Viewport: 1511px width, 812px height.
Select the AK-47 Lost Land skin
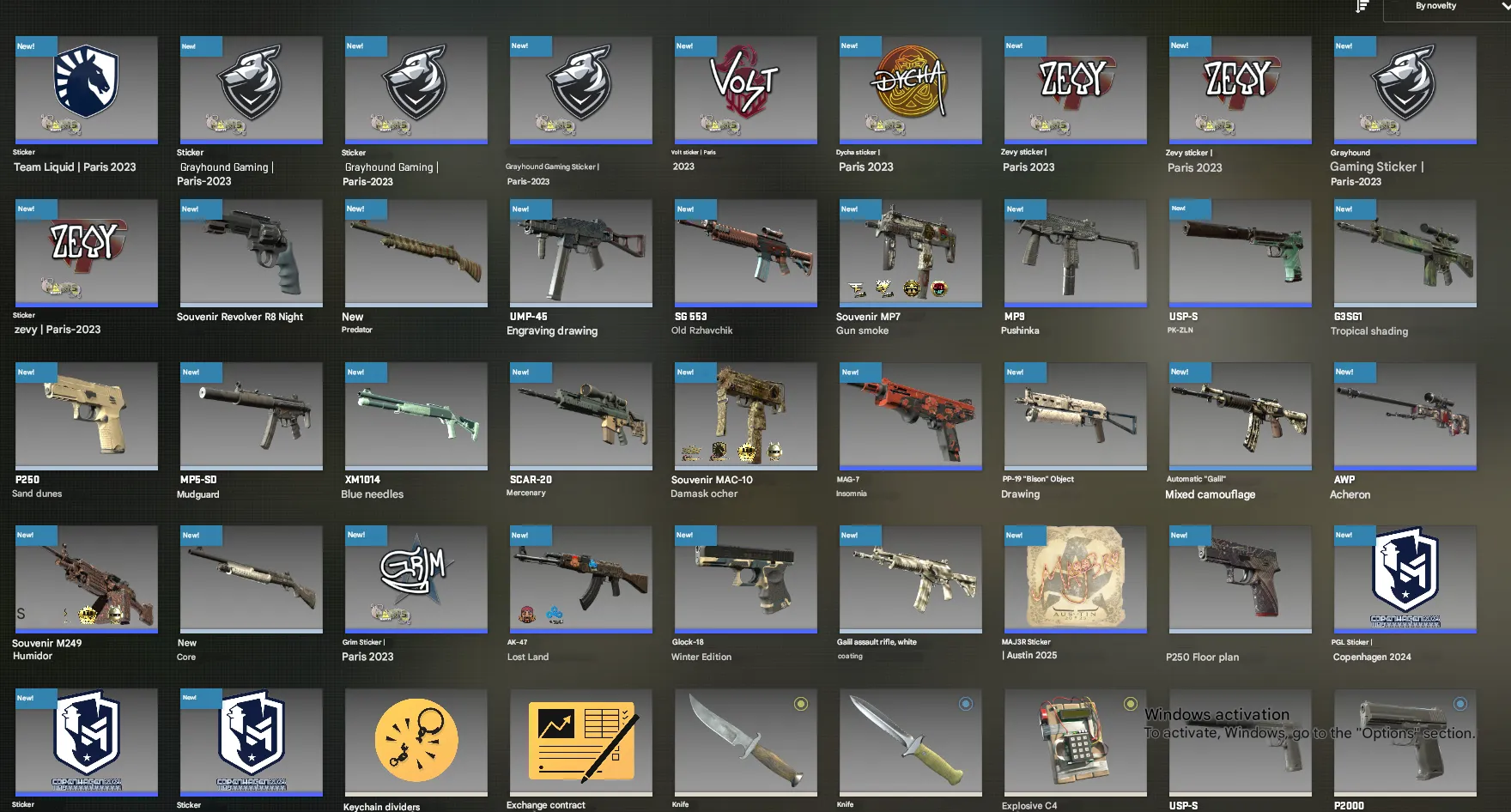point(580,579)
